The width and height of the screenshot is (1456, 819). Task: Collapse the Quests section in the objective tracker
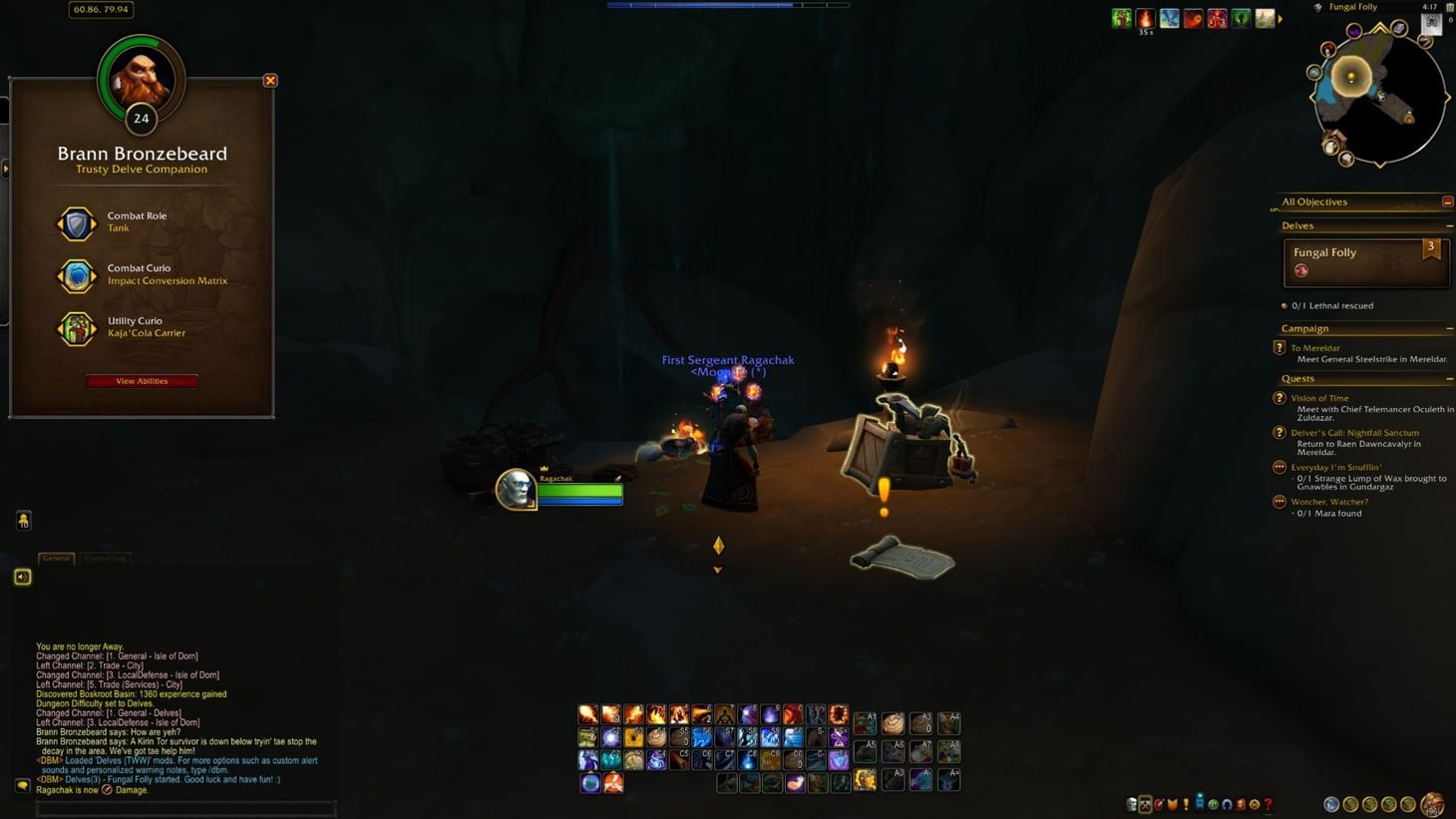(x=1448, y=378)
